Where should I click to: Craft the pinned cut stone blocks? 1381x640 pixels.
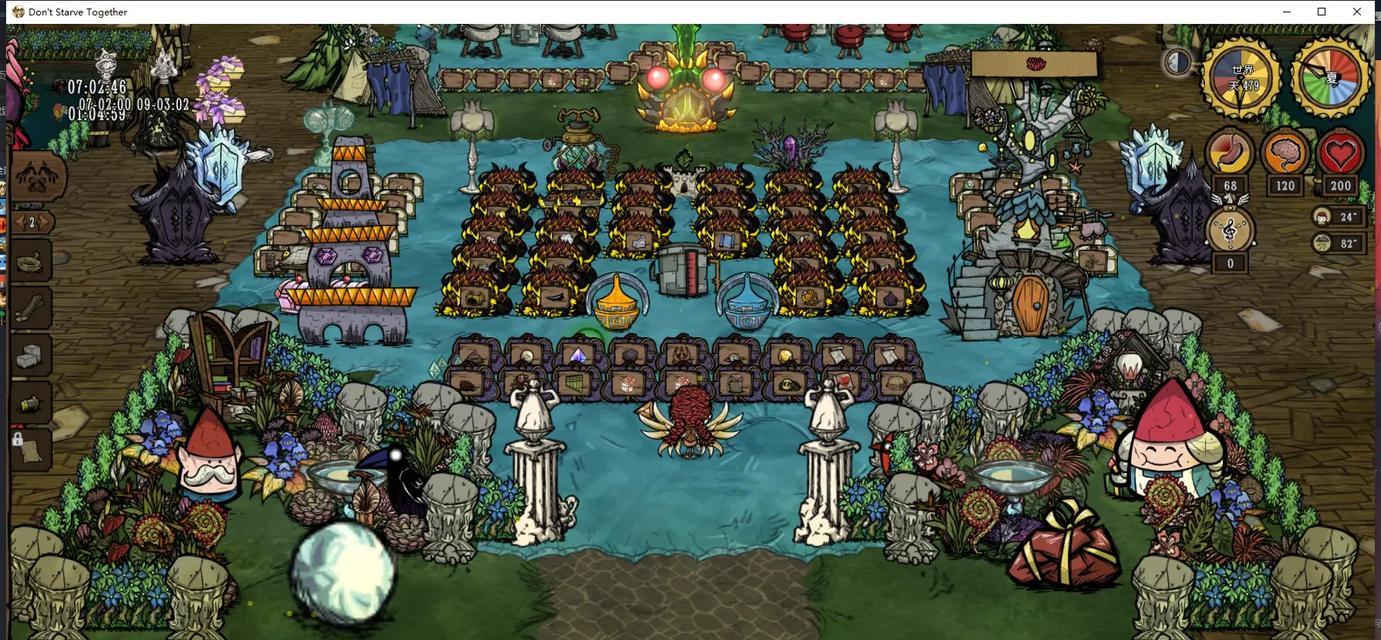(31, 356)
